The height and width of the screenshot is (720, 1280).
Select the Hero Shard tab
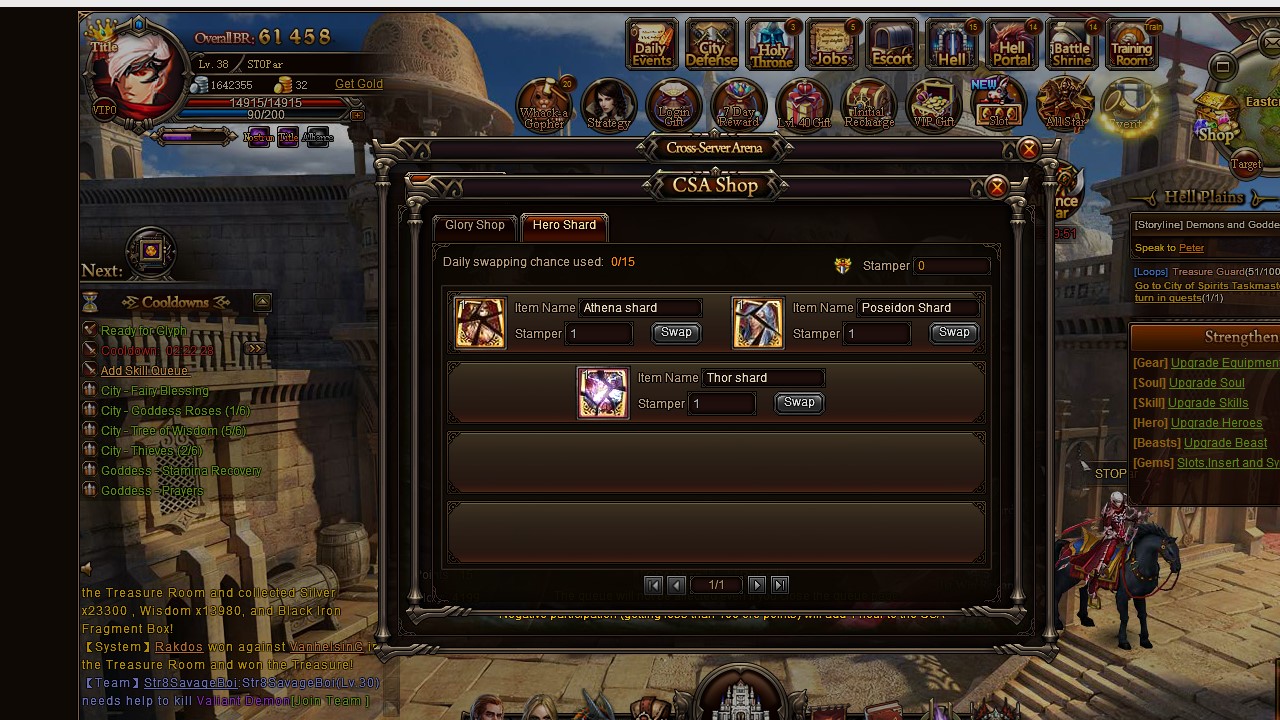click(564, 225)
